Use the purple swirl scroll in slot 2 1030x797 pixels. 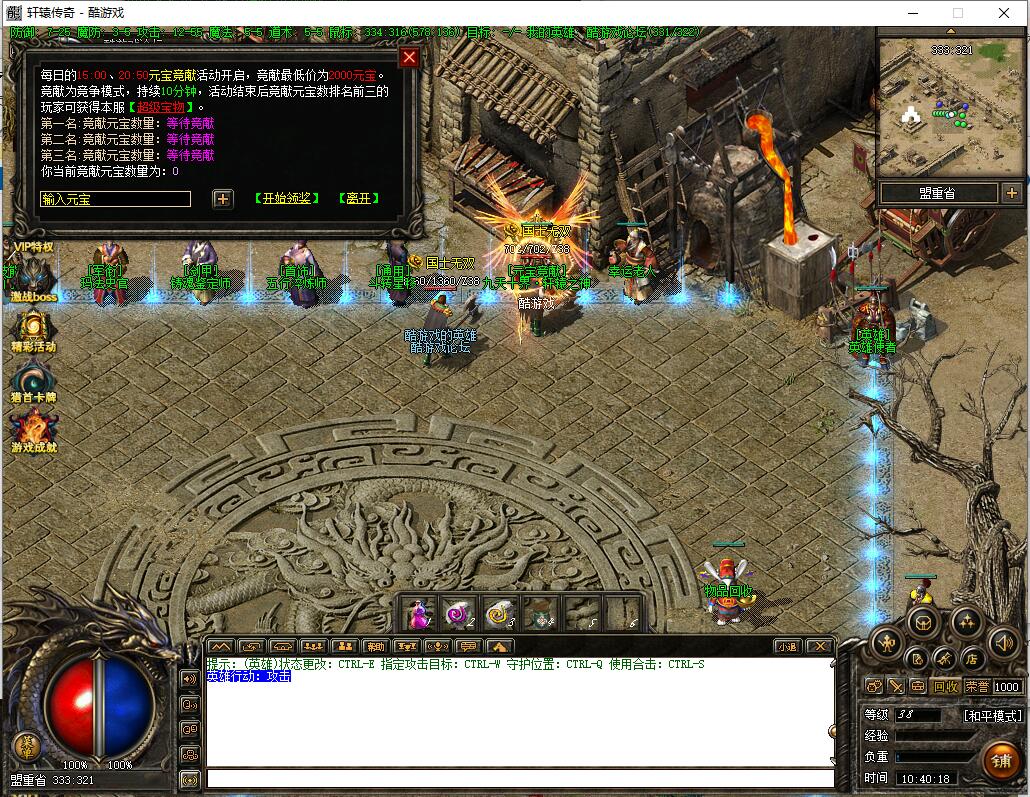coord(460,613)
